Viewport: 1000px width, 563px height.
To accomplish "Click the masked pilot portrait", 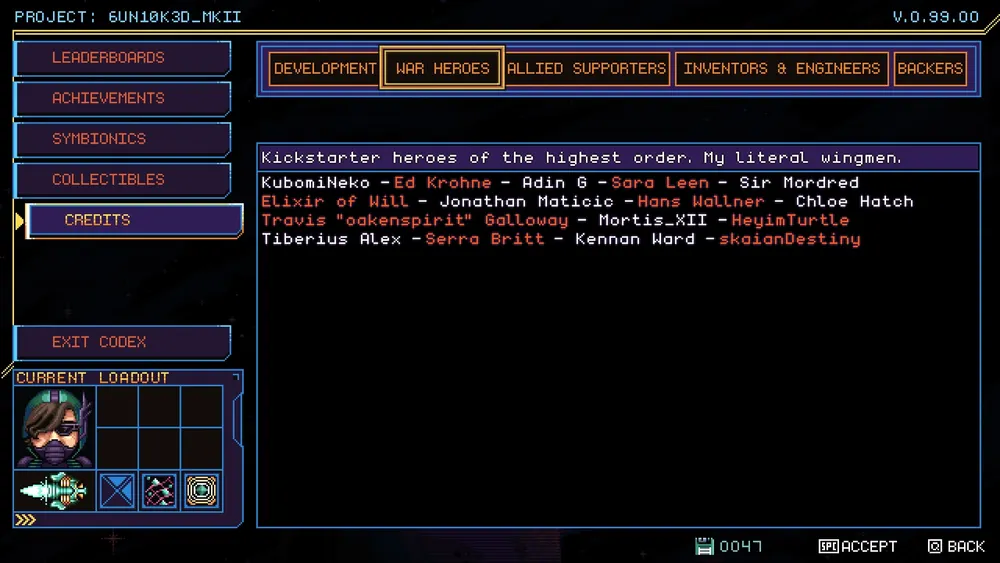I will tap(54, 428).
